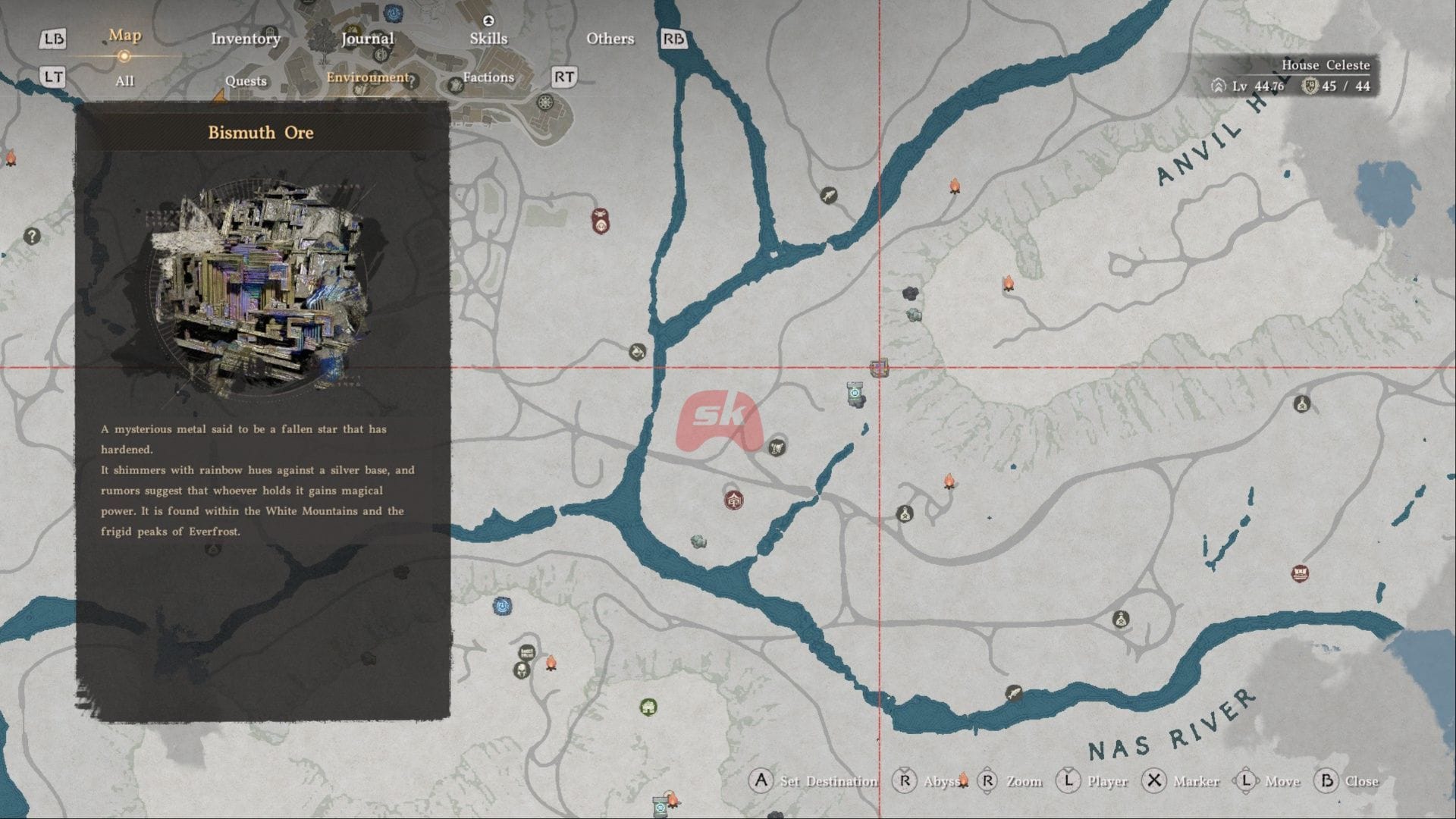Select the Bismuth Ore image
This screenshot has height=819, width=1456.
[x=262, y=287]
